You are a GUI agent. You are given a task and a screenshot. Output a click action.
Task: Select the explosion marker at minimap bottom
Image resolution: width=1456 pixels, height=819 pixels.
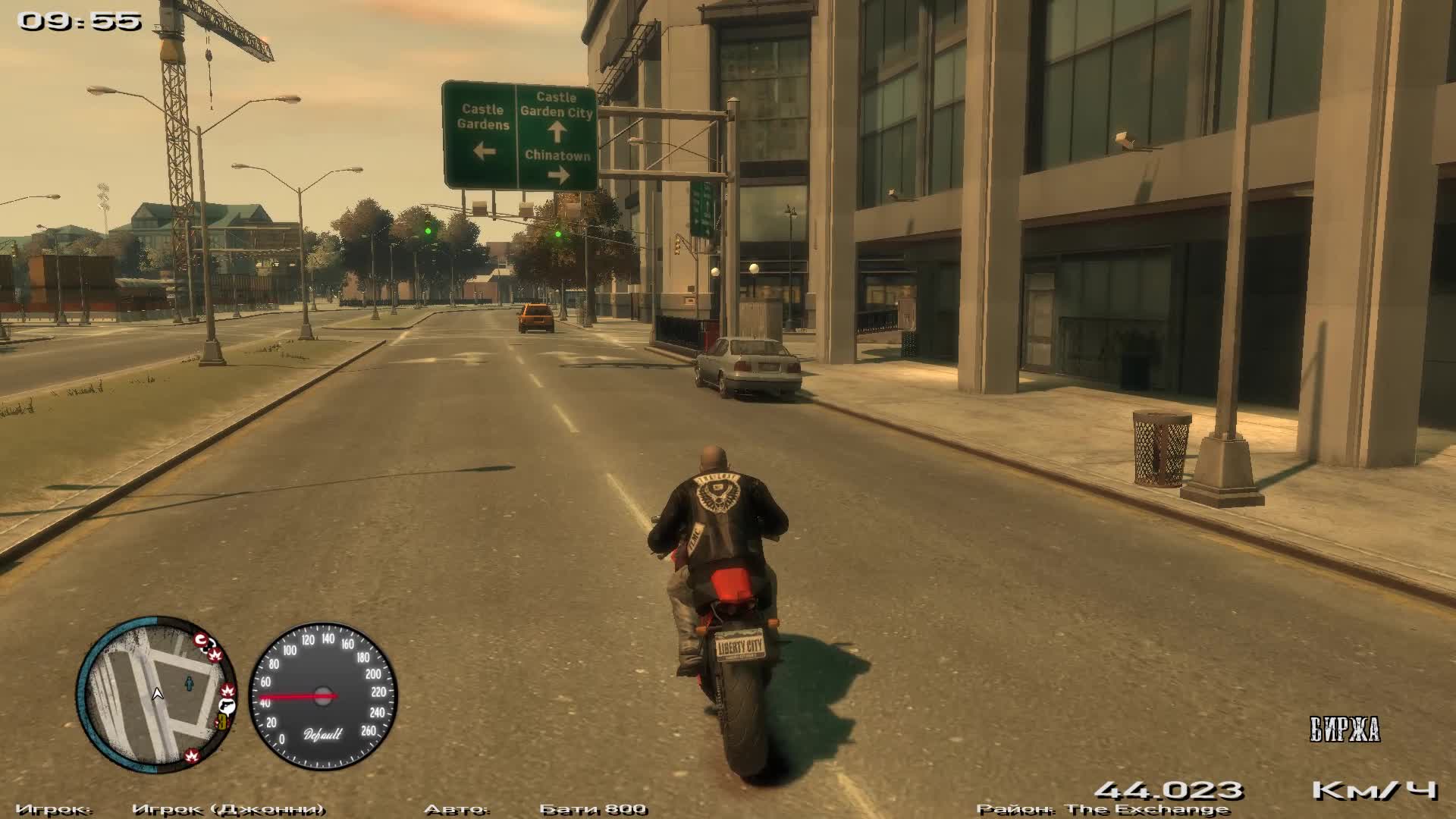pos(191,755)
